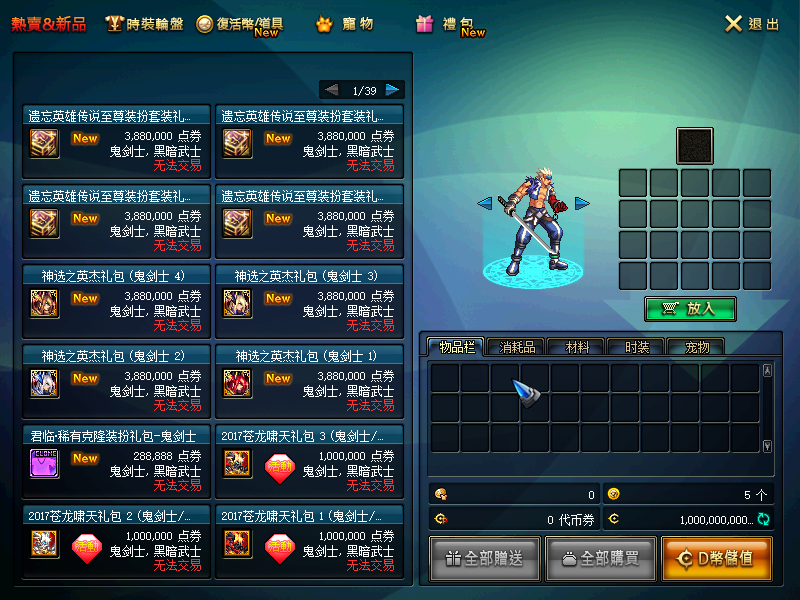
Task: Open D幣儲值 top-up
Action: pyautogui.click(x=716, y=559)
